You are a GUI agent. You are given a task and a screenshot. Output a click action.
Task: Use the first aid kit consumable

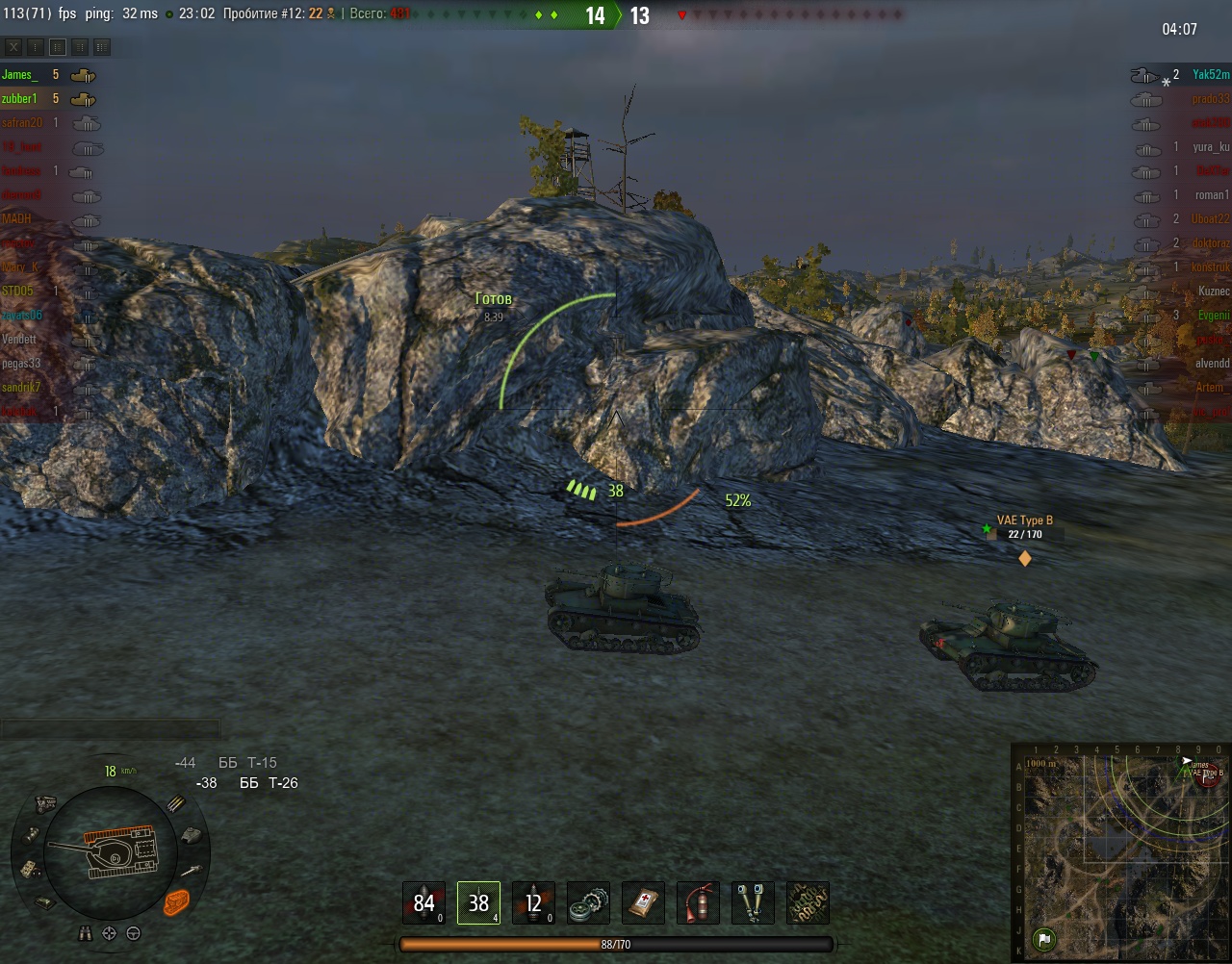tap(643, 902)
